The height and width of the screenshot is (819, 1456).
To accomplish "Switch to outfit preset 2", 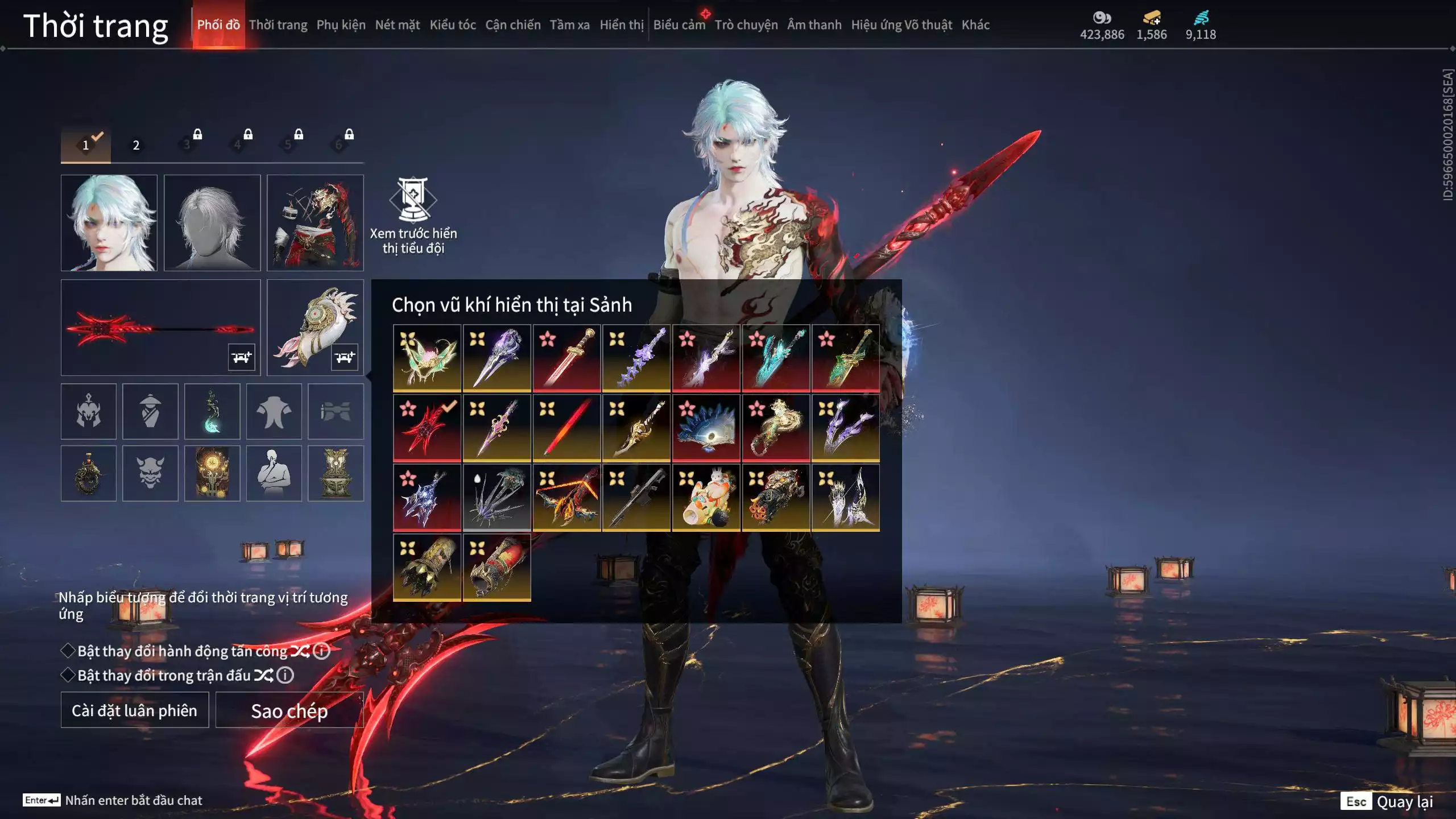I will (x=136, y=146).
